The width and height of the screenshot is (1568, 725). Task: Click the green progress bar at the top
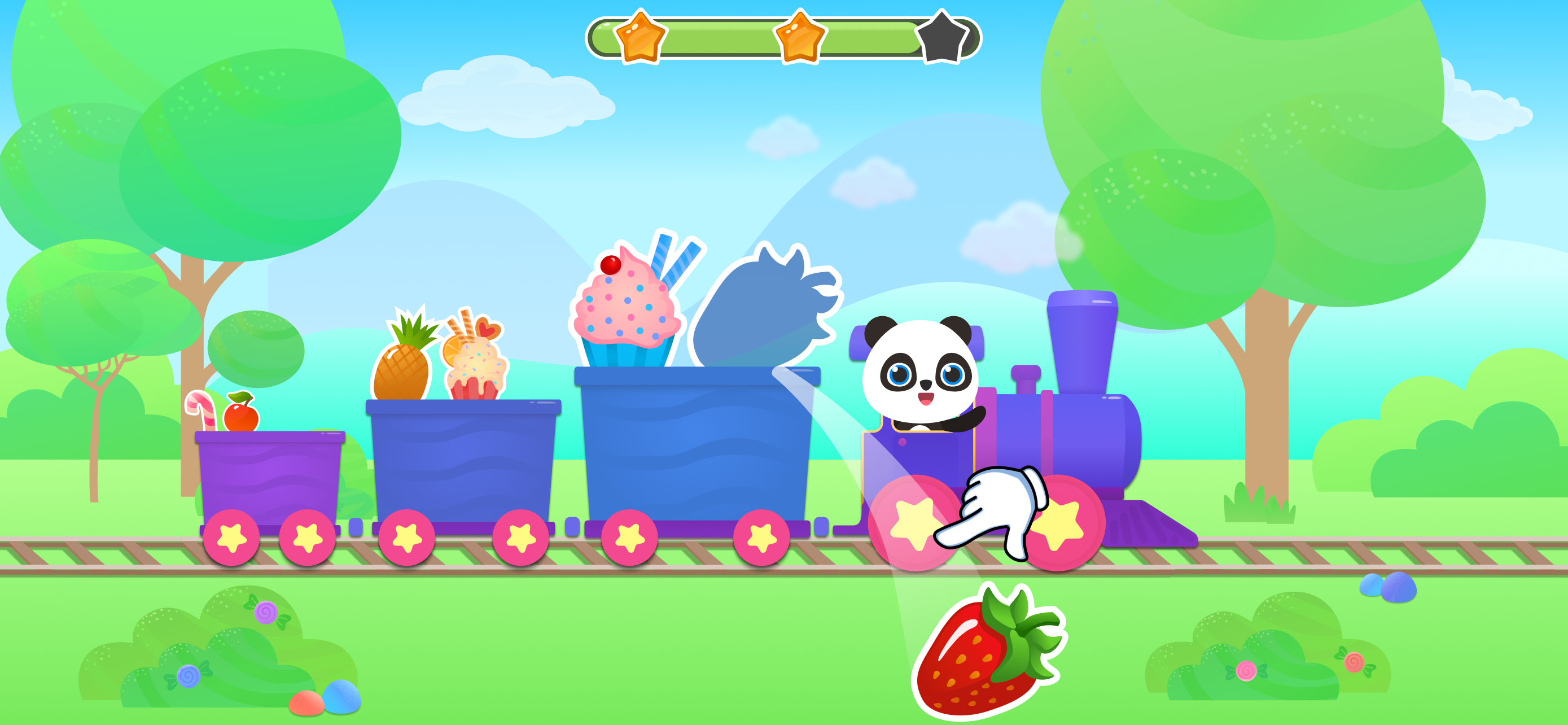(719, 39)
